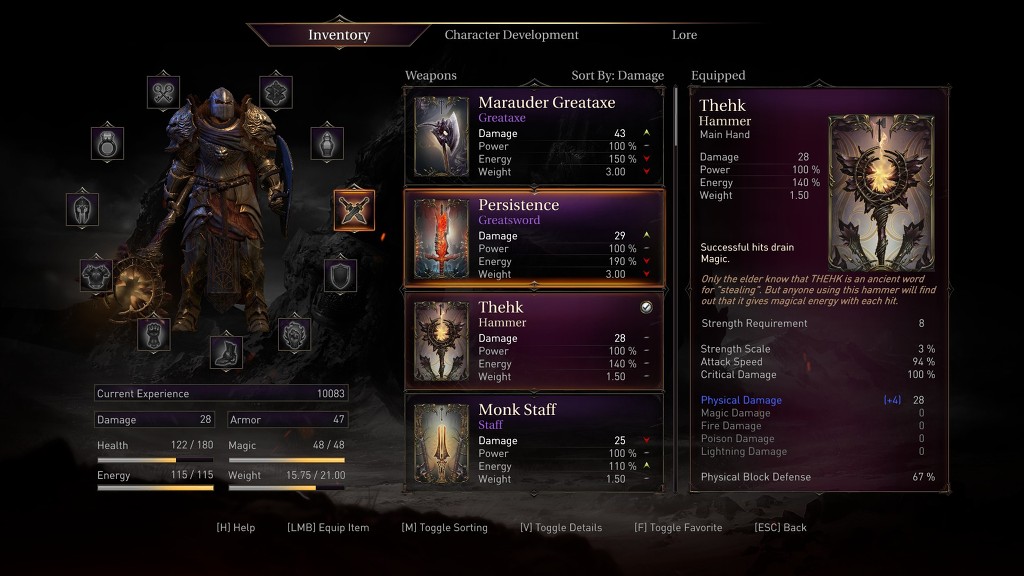Select the gauntlets equipment slot
Screen dimensions: 1024x576
[x=153, y=333]
